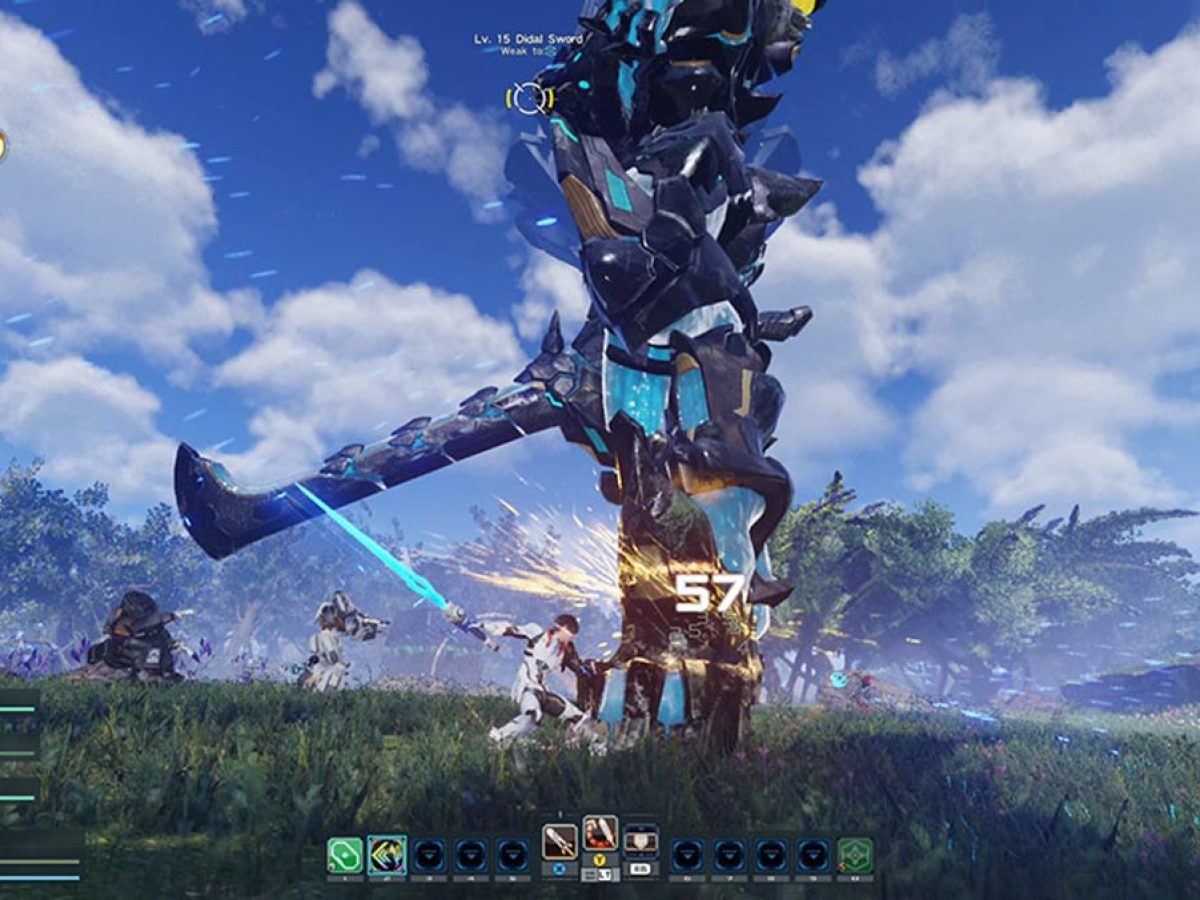1200x900 pixels.
Task: Select the single-sword weapon action icon
Action: coord(559,842)
